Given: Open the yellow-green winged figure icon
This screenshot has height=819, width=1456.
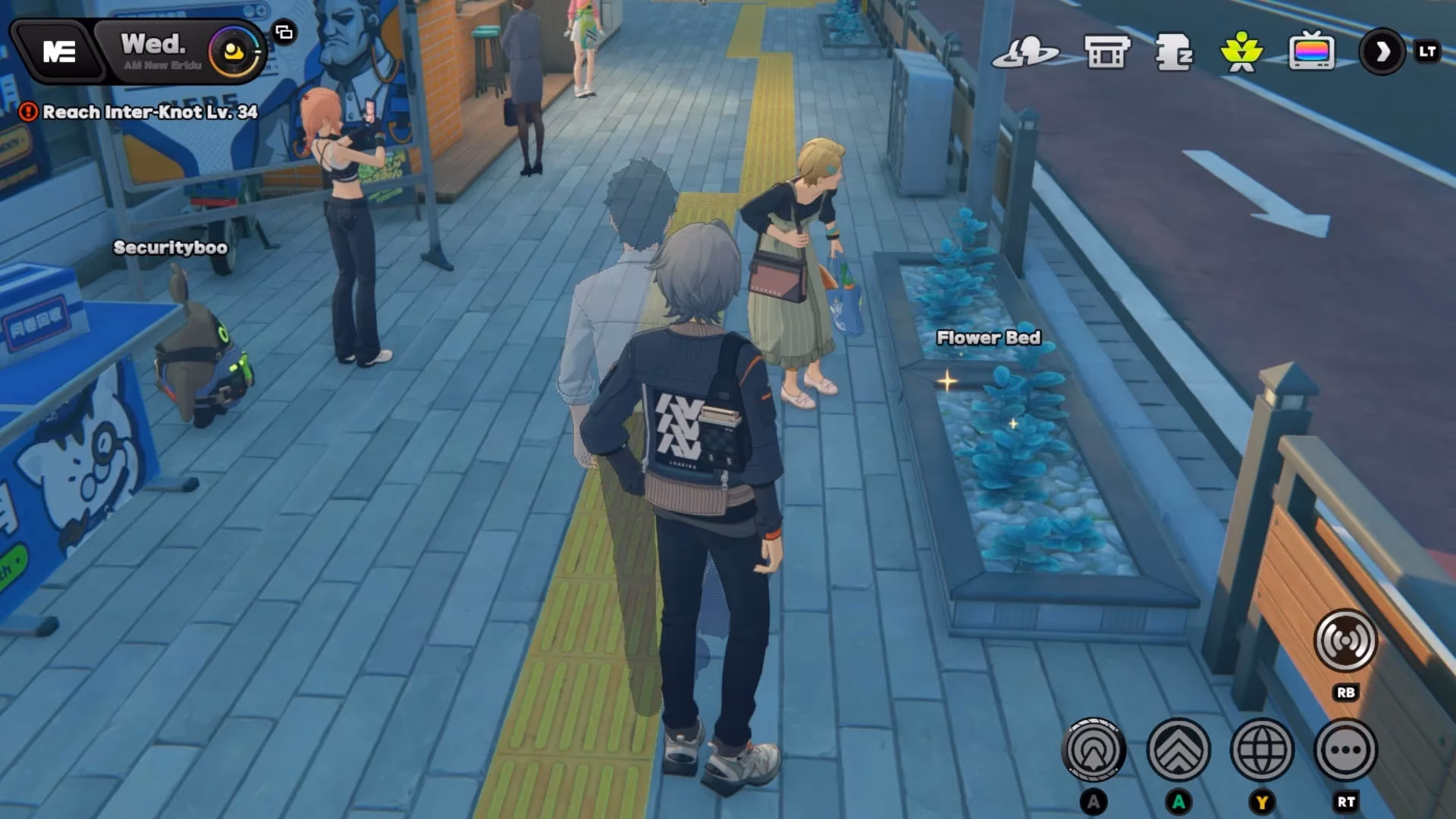Looking at the screenshot, I should 1241,52.
